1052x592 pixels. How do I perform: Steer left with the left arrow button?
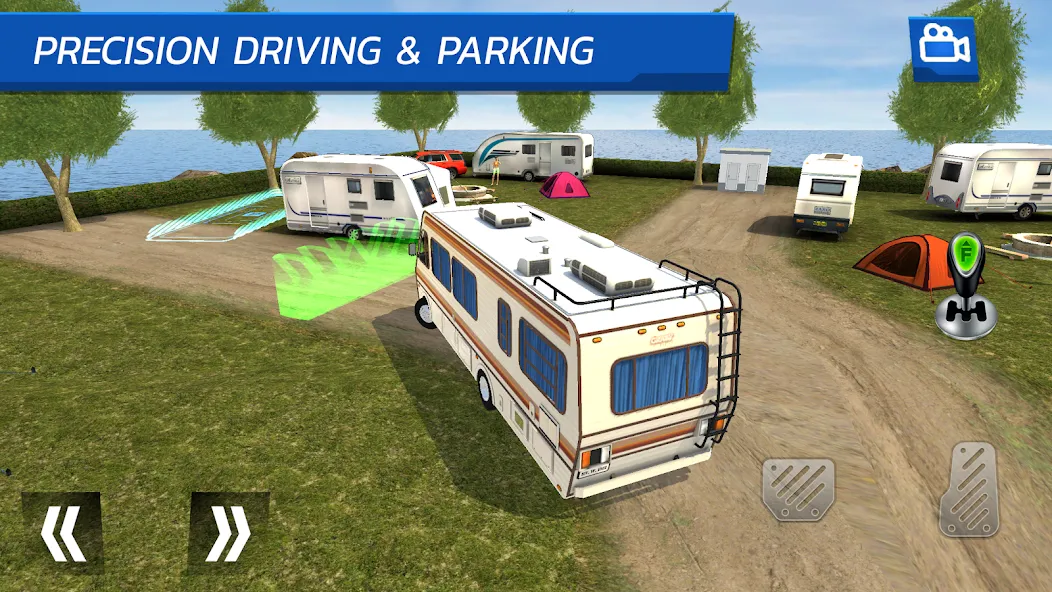tap(62, 532)
